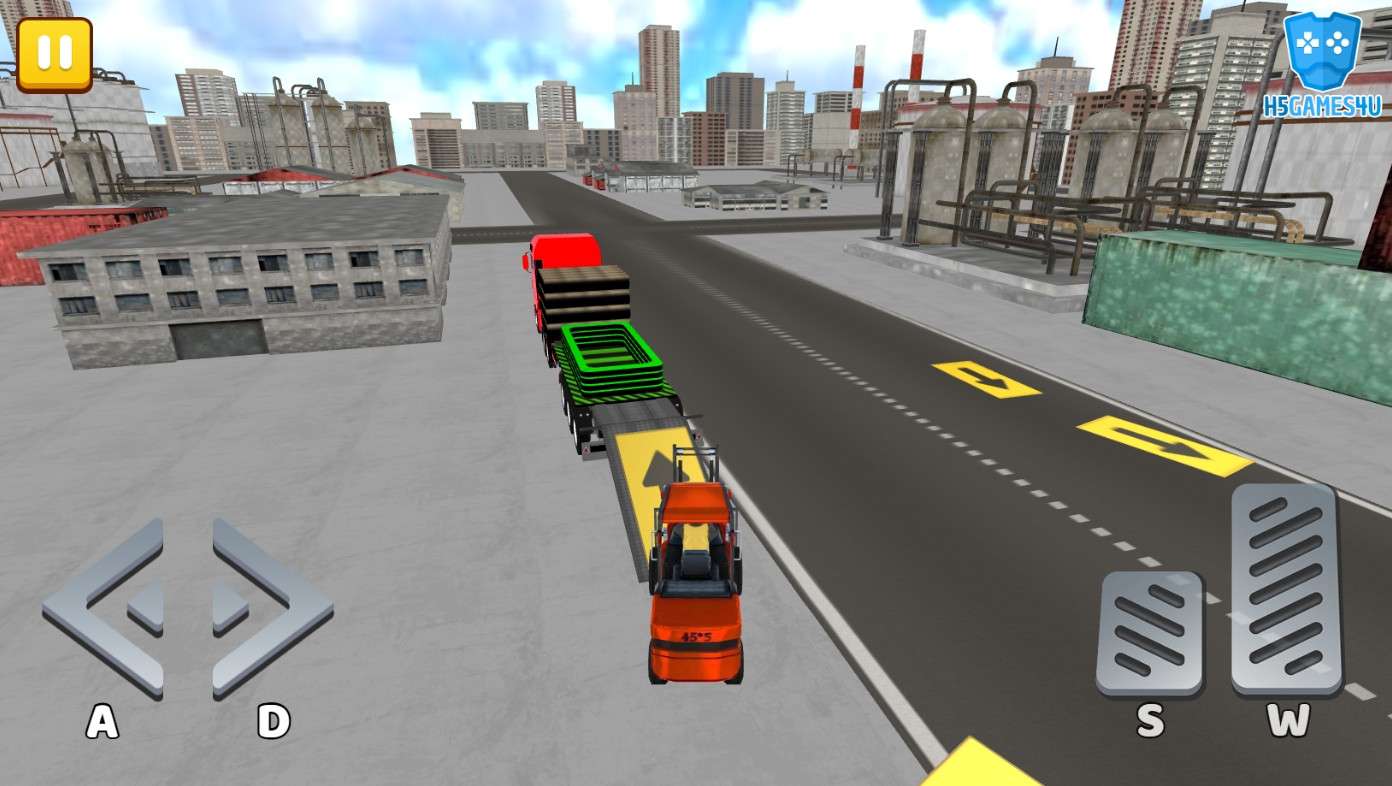This screenshot has width=1392, height=786.
Task: Step on the tall gas pedal
Action: 1286,589
